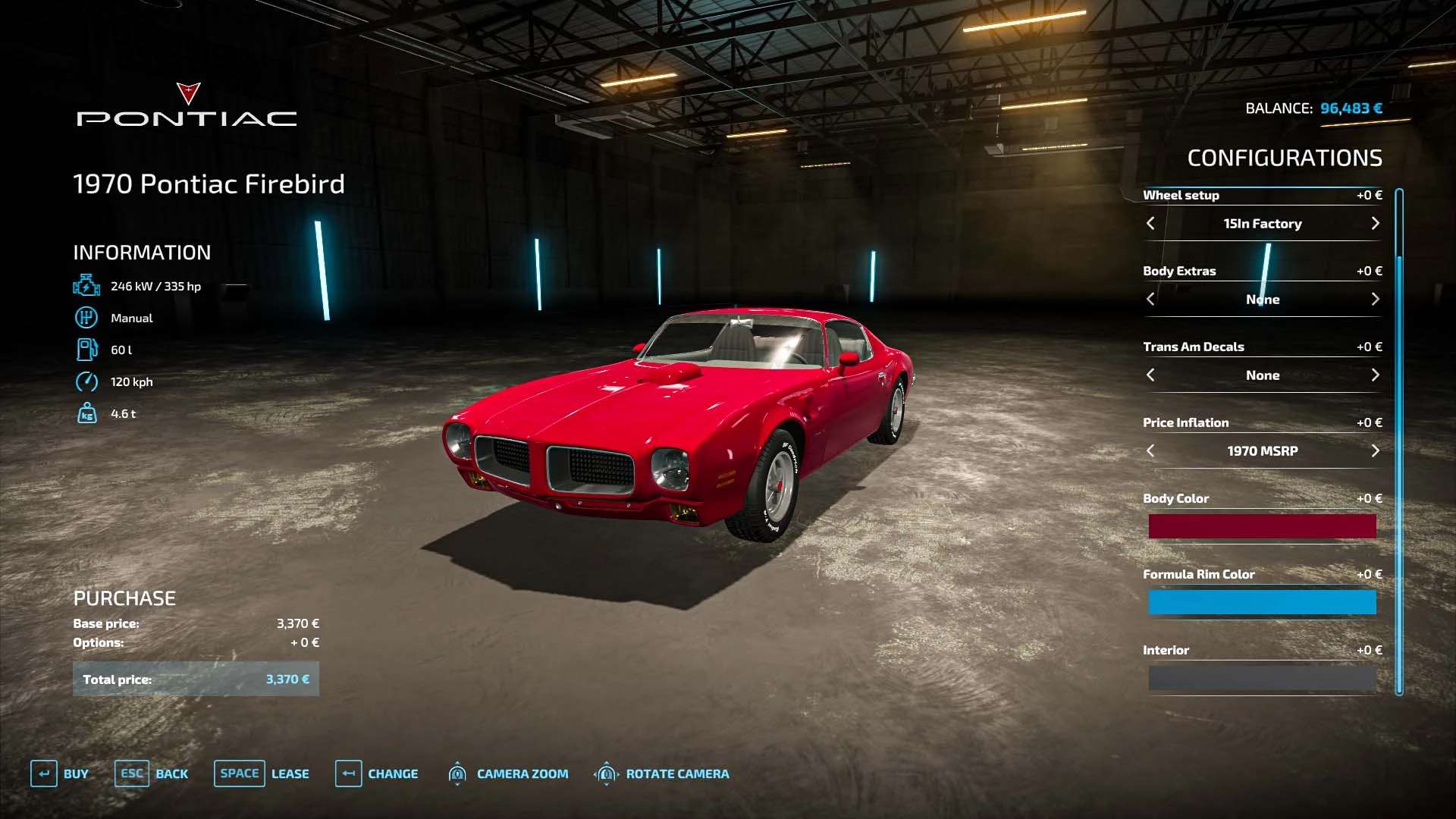Click the Change configuration button

[377, 773]
